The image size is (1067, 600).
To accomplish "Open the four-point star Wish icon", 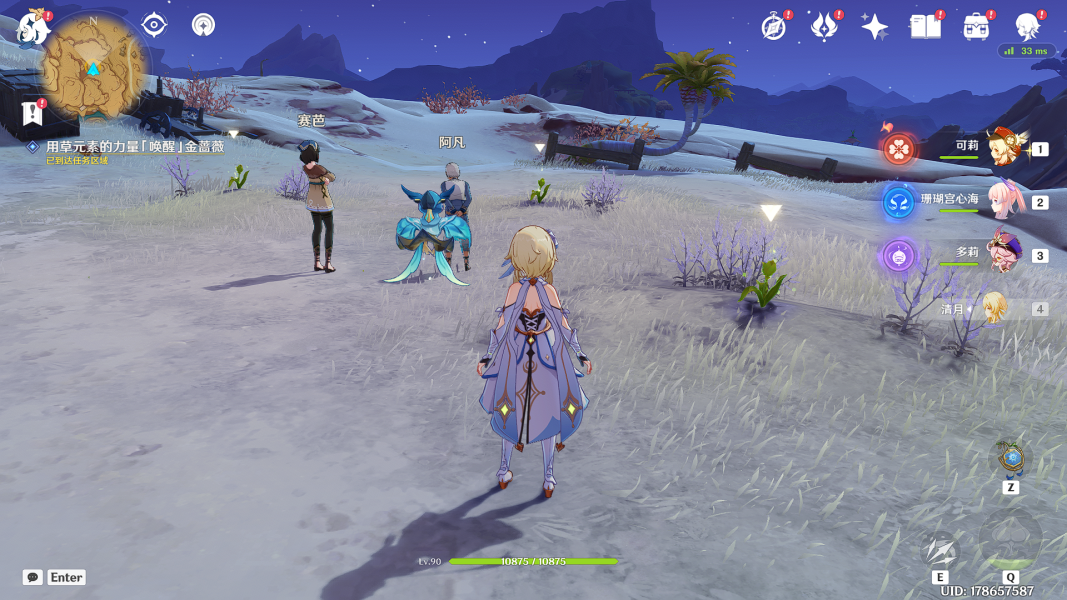I will (x=874, y=28).
